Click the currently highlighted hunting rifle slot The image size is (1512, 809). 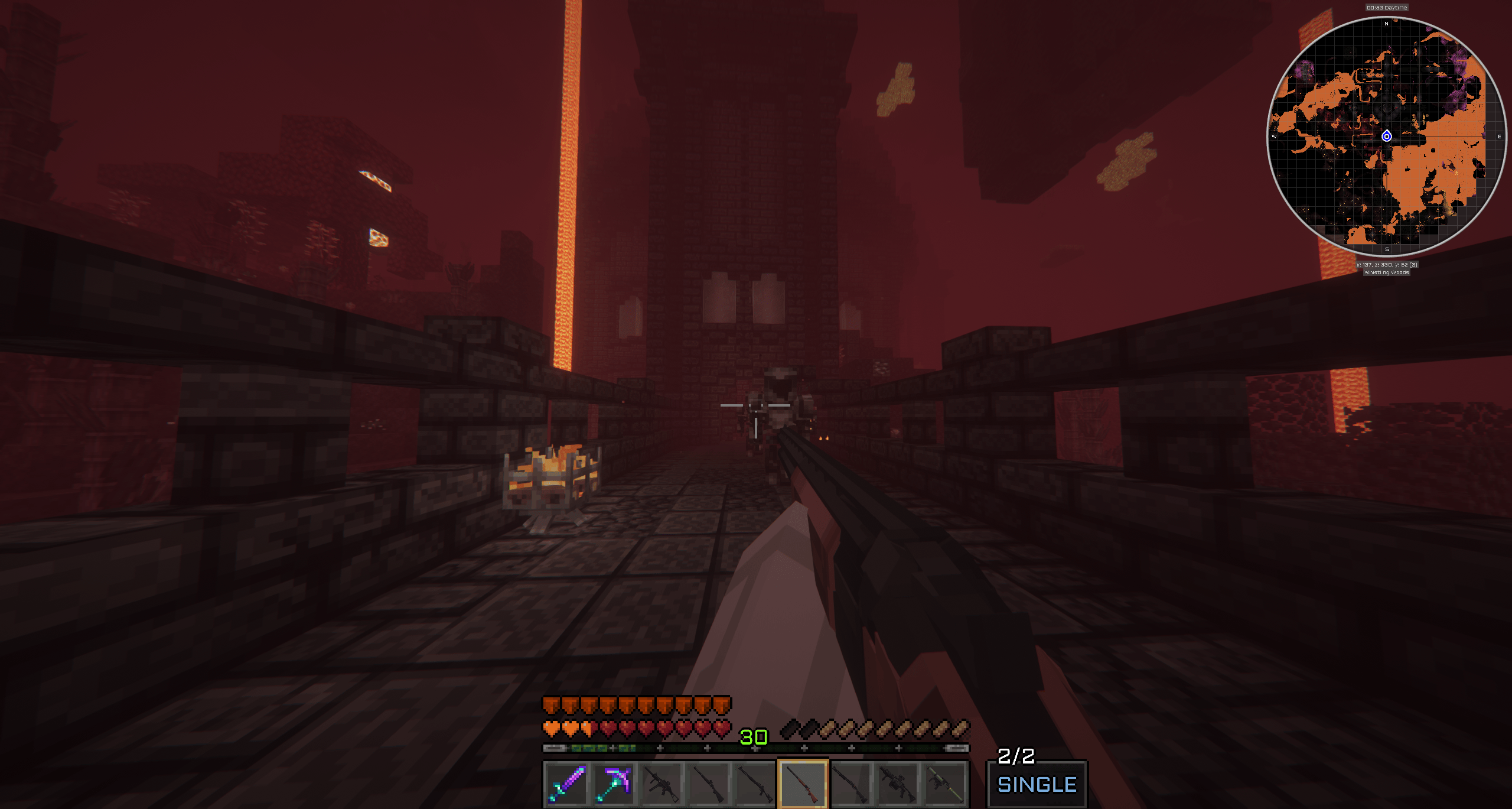[x=802, y=783]
